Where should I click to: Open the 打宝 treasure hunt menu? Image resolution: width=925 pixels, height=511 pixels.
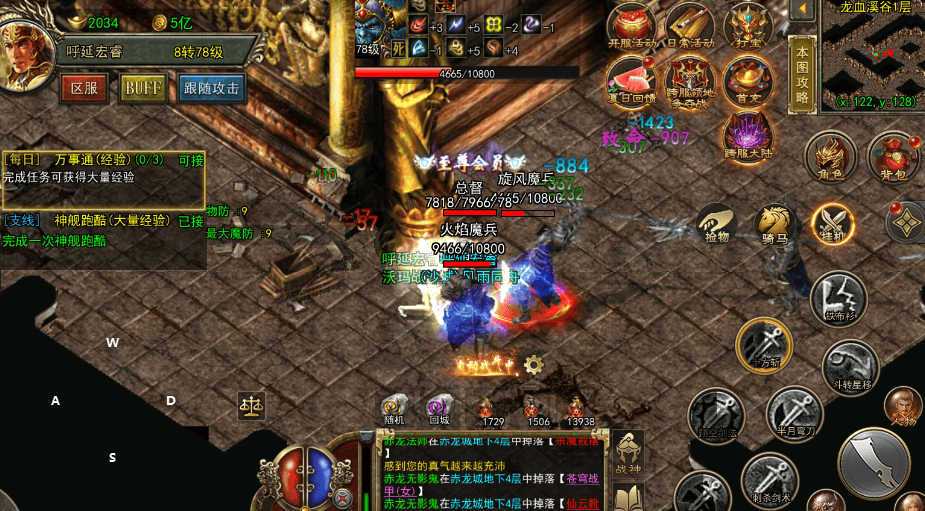pos(748,26)
